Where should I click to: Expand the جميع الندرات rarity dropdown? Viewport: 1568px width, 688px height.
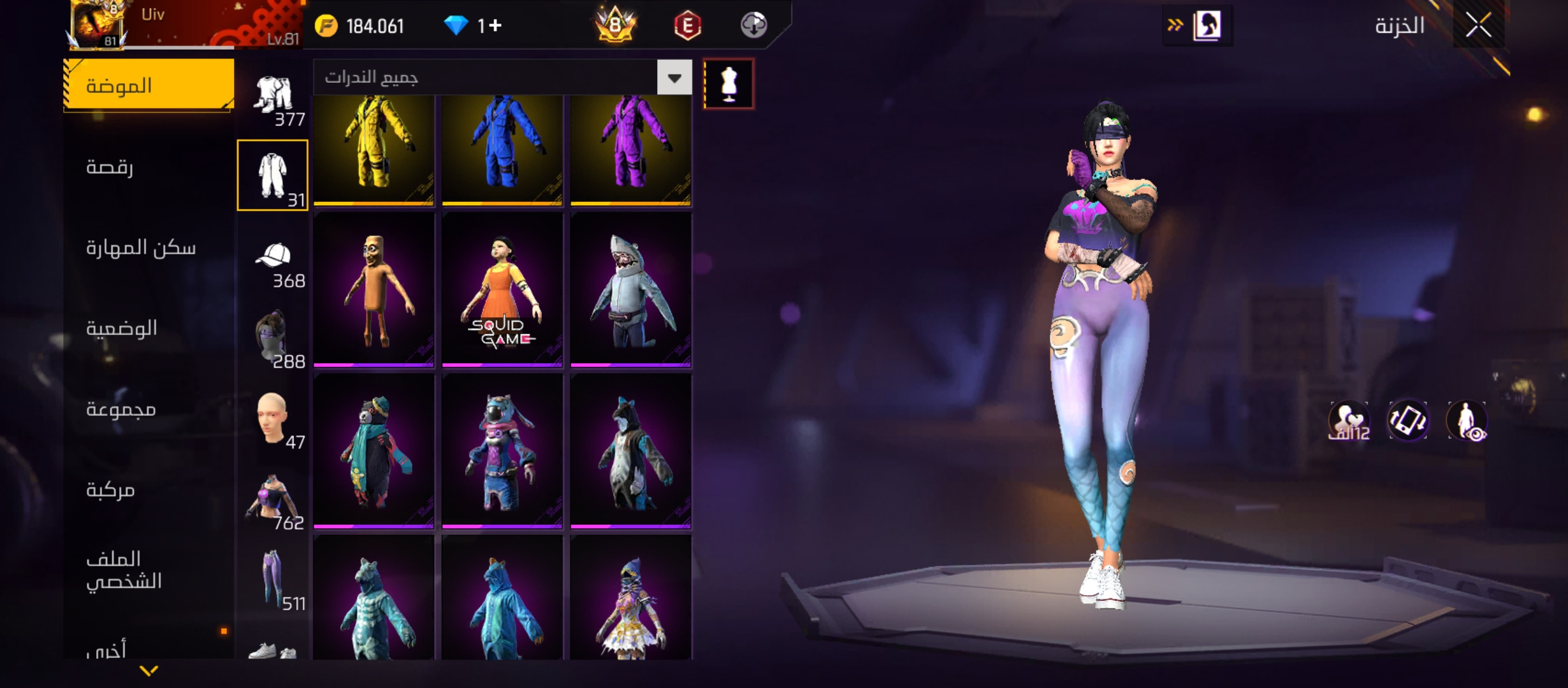674,78
